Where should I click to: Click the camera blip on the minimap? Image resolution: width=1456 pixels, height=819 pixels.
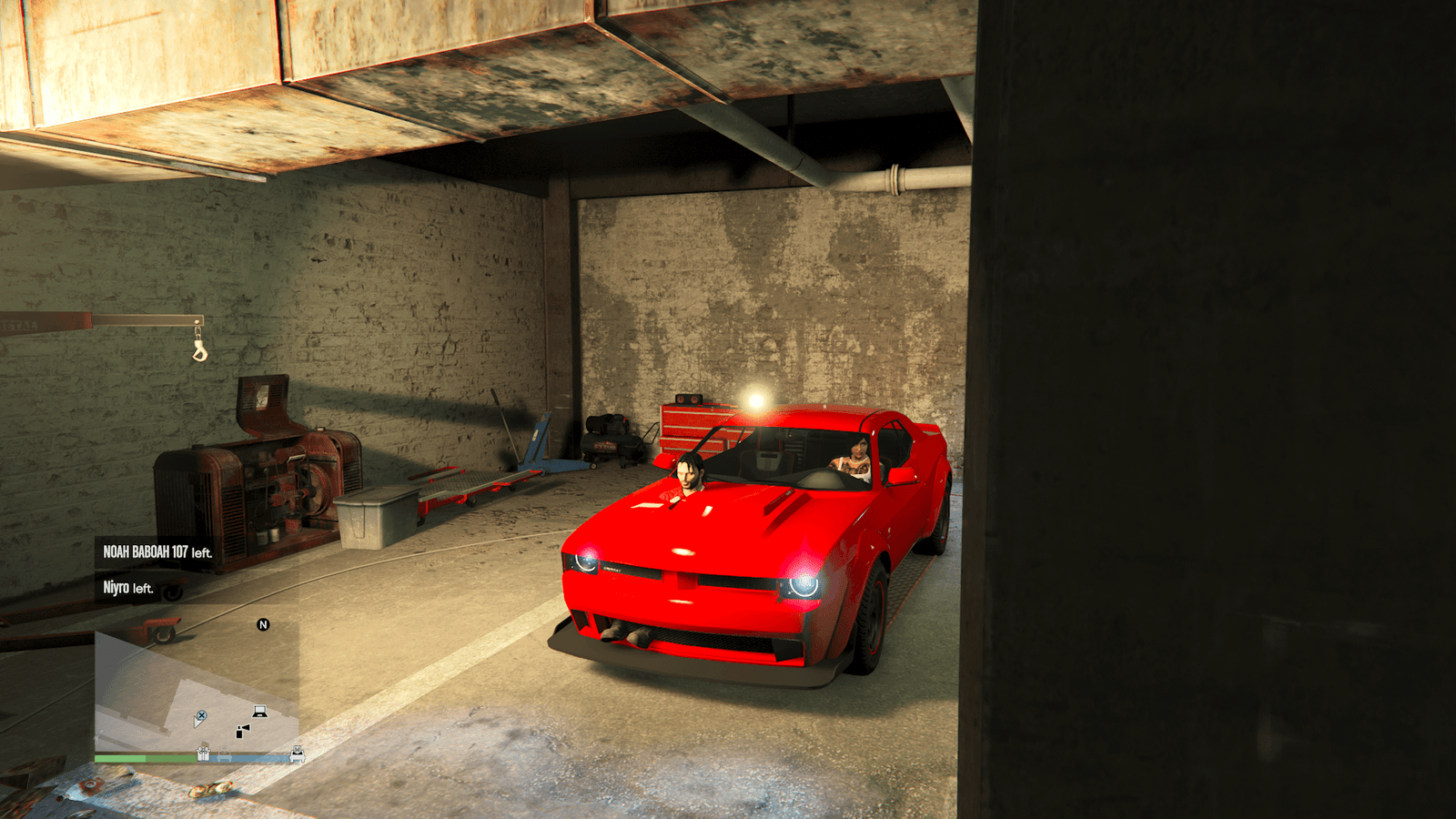pyautogui.click(x=242, y=731)
